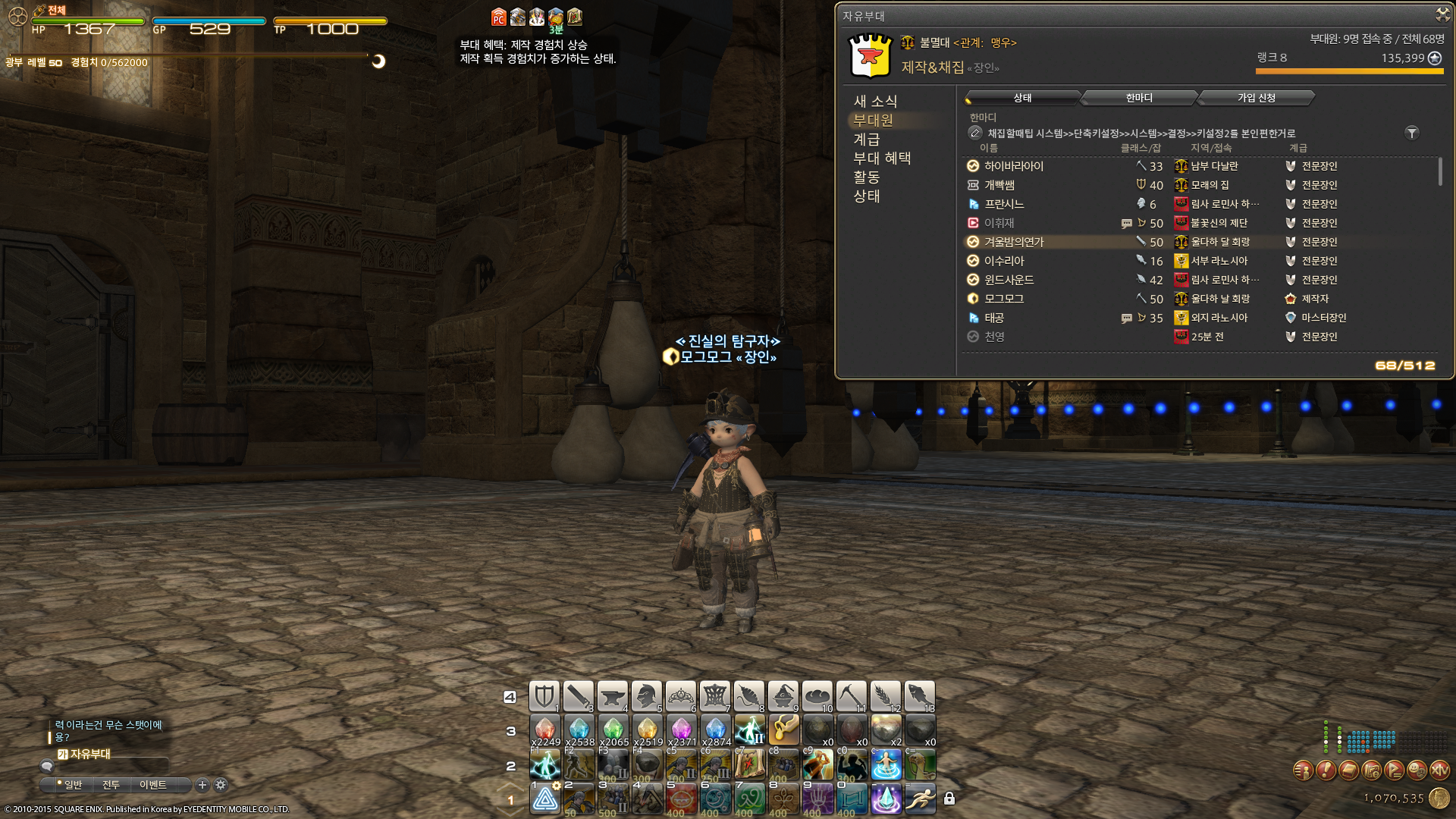Use the red fire shard slot x2249
Viewport: 1456px width, 819px height.
point(544,730)
